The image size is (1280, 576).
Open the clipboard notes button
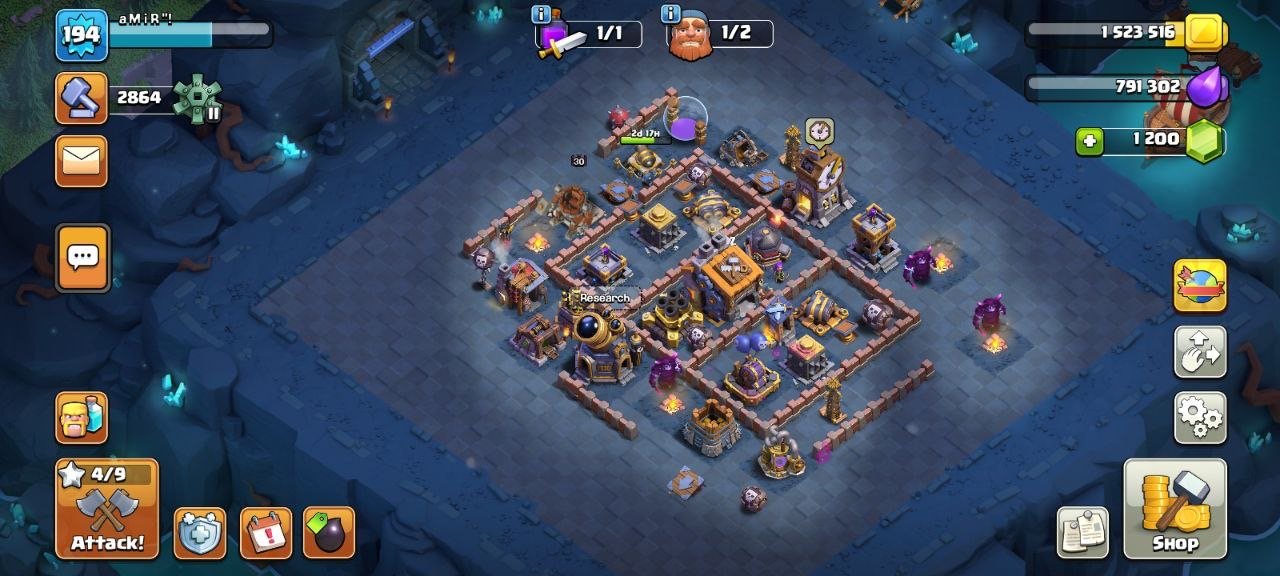(x=1083, y=532)
